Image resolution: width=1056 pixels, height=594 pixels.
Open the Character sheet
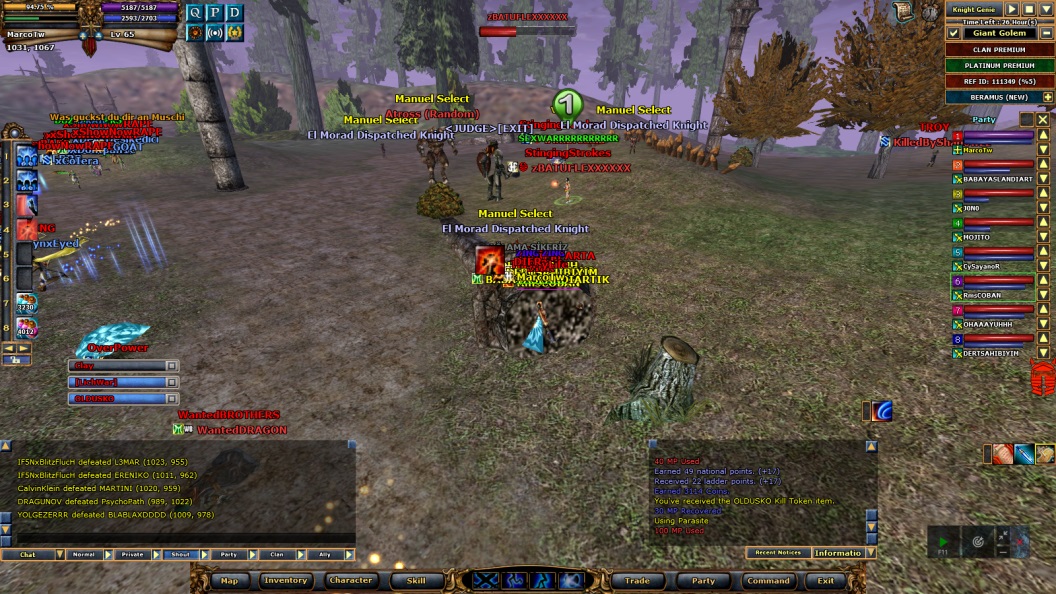coord(351,580)
